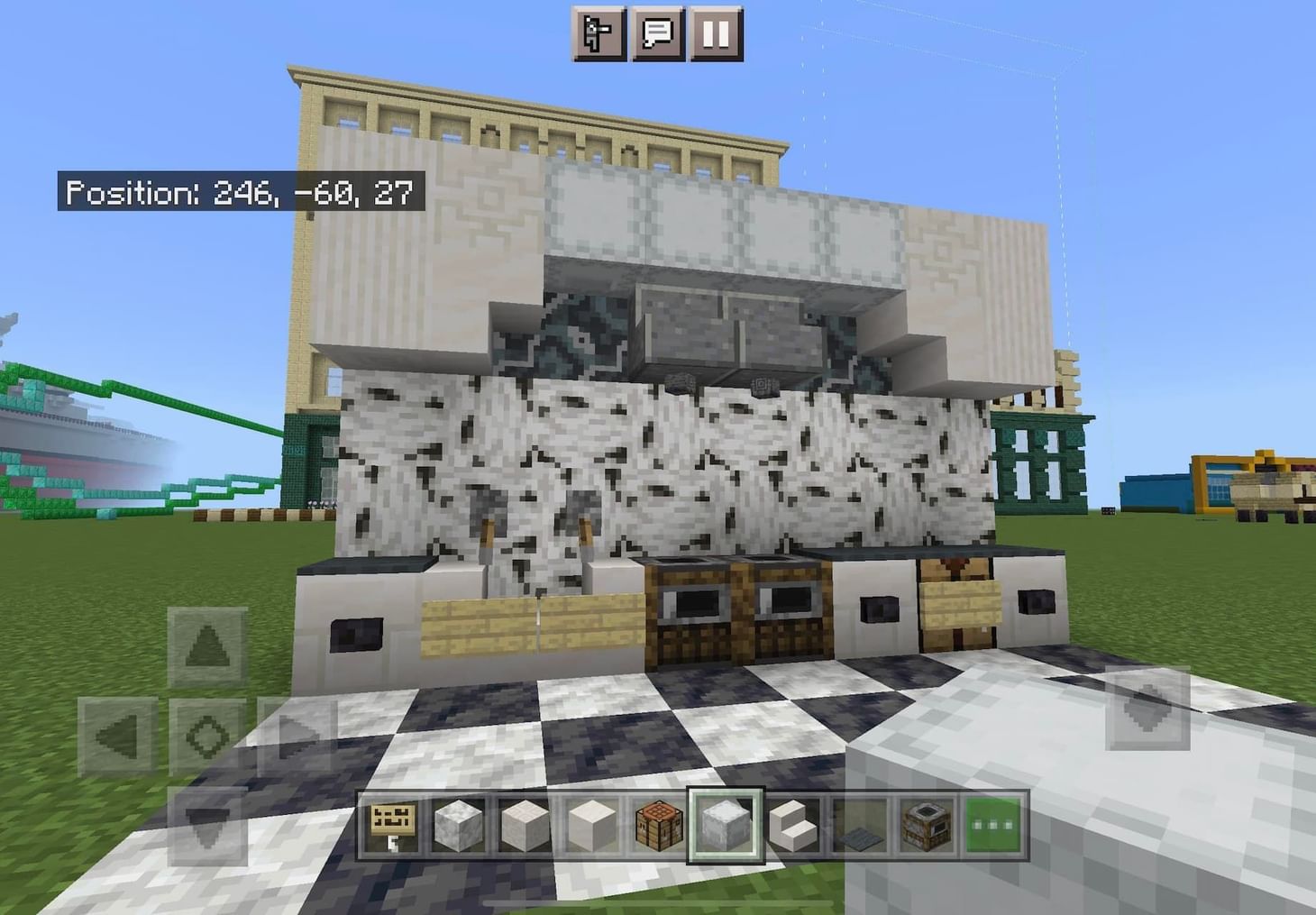Select the painting item in the first slot
Screen dimensions: 1316x915
394,825
